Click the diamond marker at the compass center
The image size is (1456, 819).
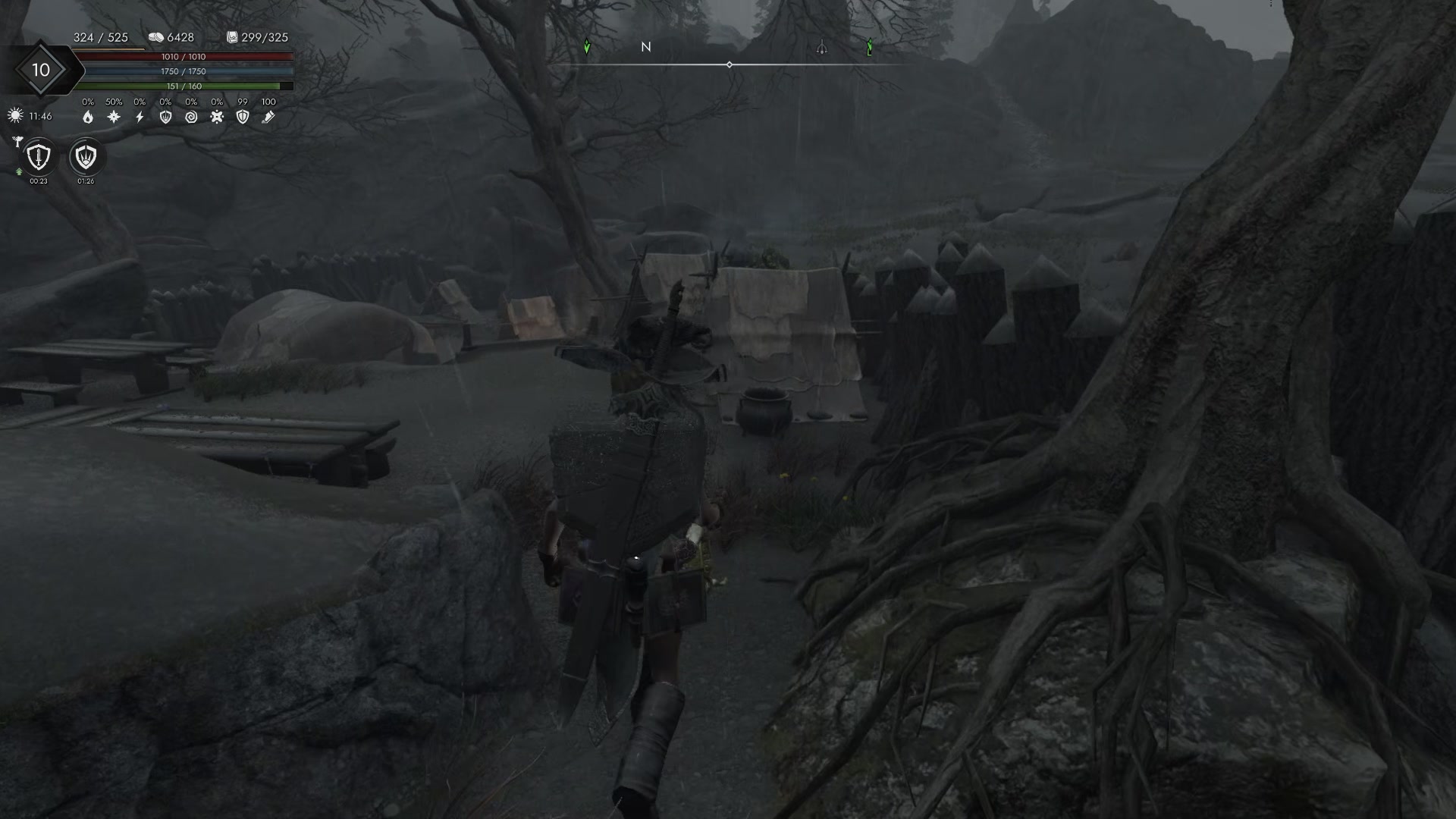[730, 64]
